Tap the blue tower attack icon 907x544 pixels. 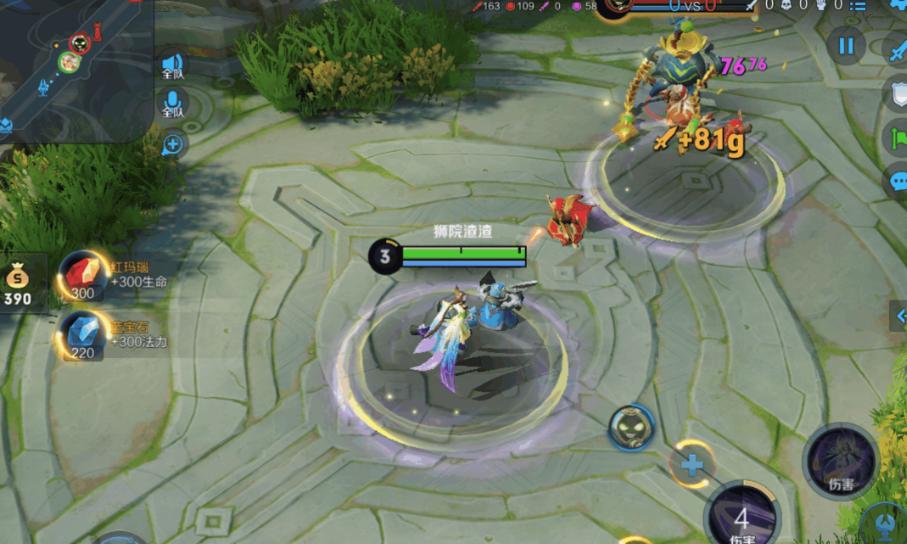(885, 522)
